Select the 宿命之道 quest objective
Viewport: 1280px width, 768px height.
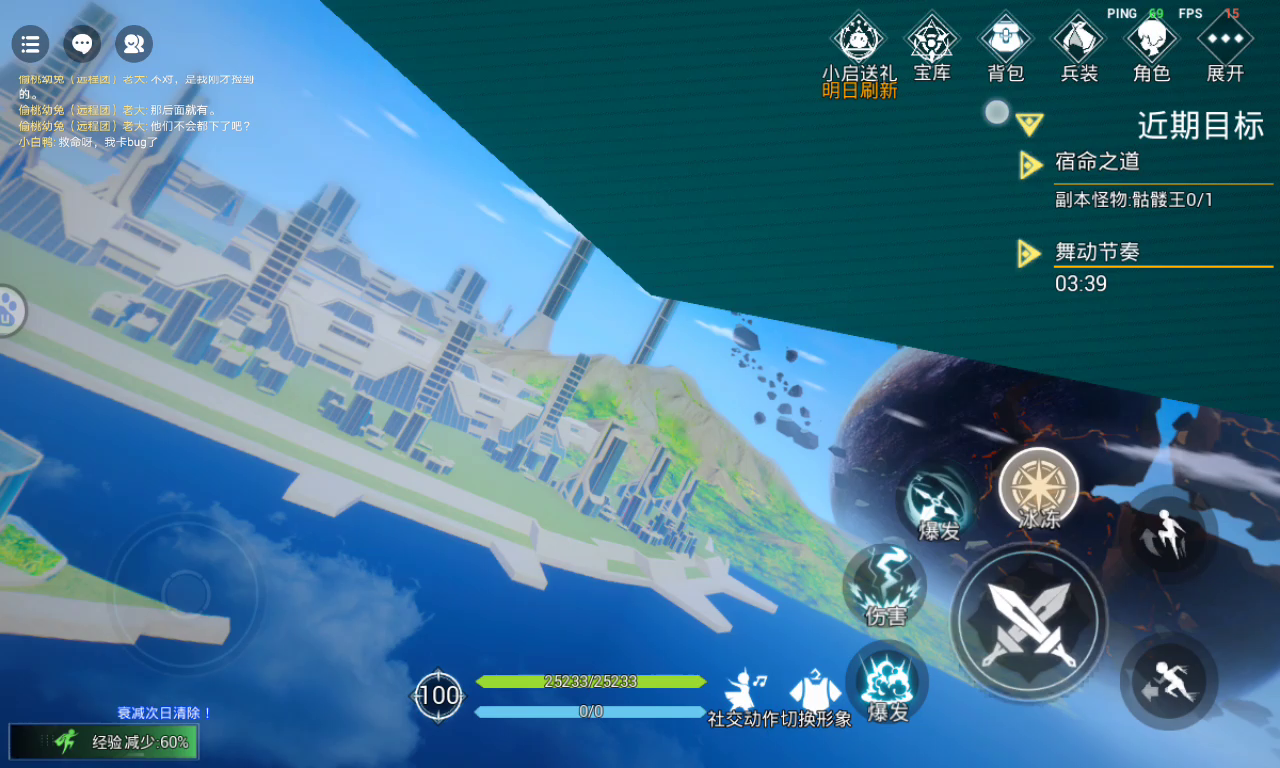point(1097,163)
